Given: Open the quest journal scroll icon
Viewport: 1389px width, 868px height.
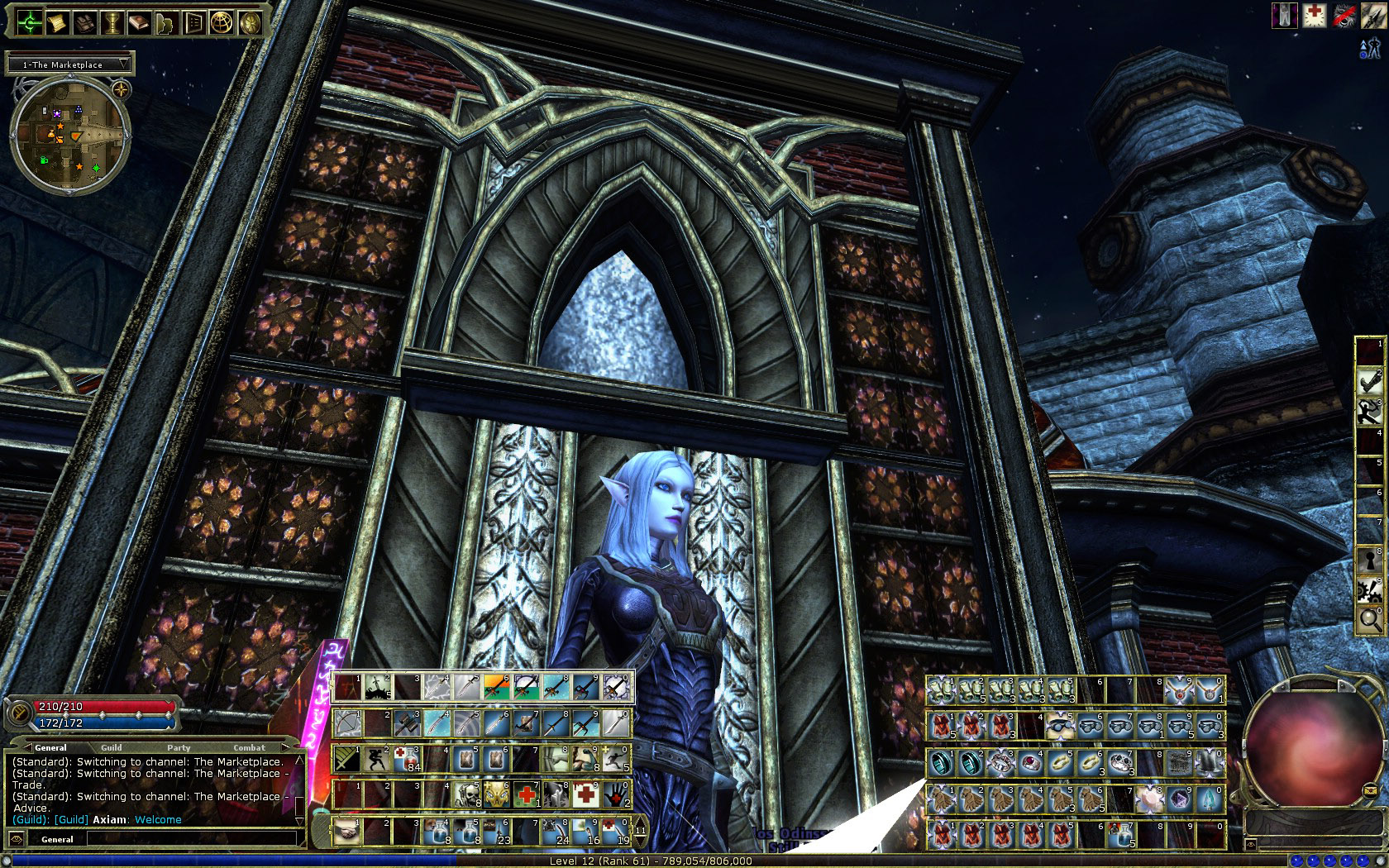Looking at the screenshot, I should (x=58, y=22).
